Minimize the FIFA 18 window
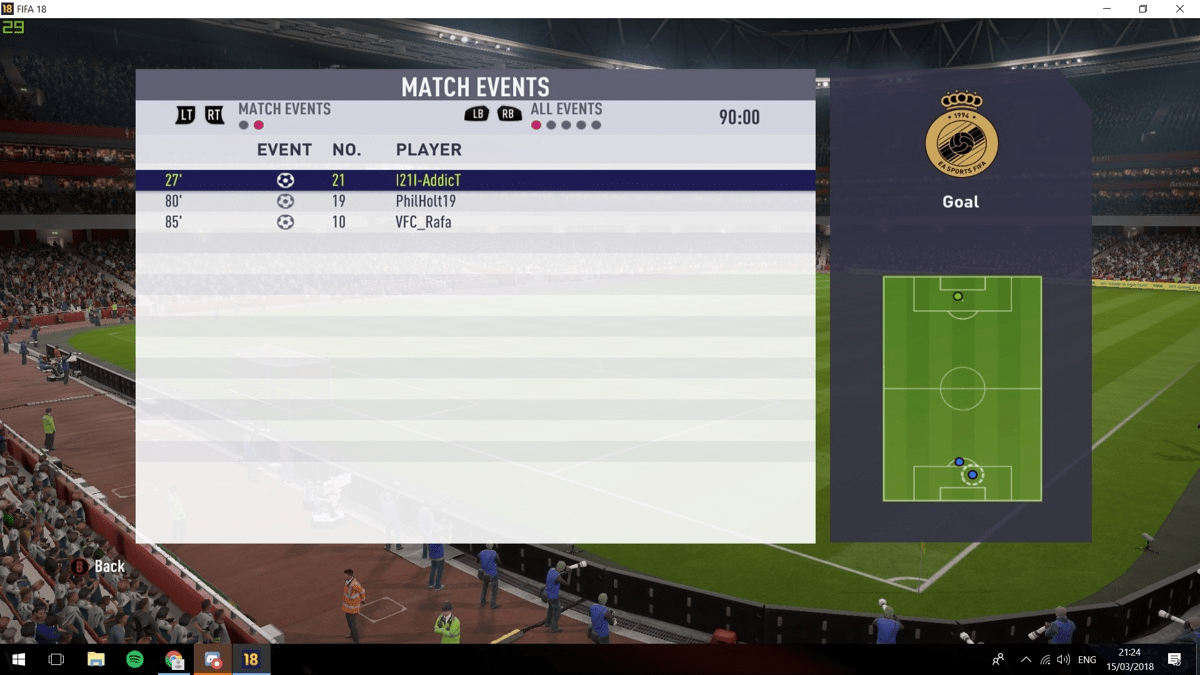 pyautogui.click(x=1106, y=9)
